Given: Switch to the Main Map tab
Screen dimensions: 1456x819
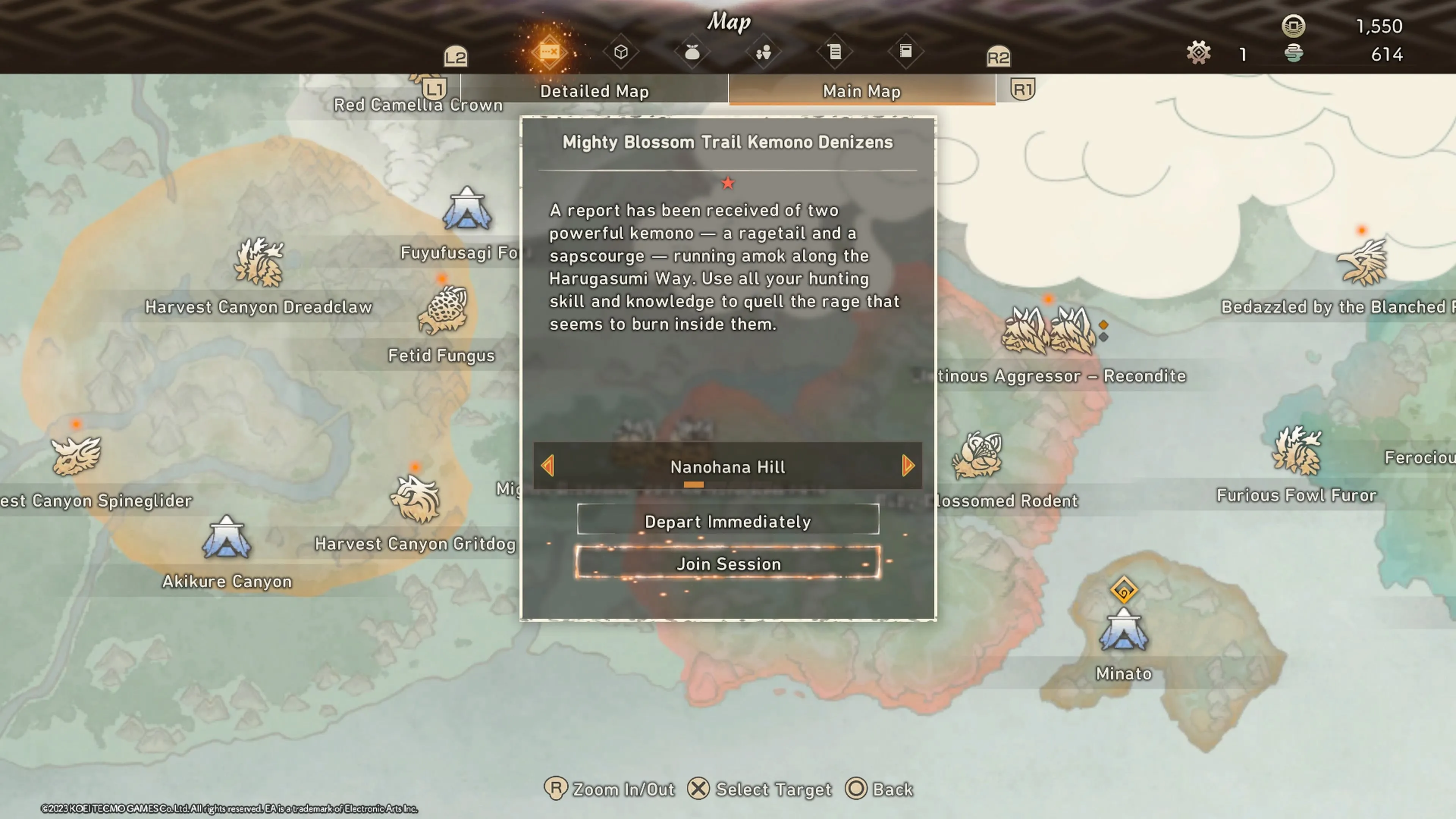Looking at the screenshot, I should click(x=861, y=91).
